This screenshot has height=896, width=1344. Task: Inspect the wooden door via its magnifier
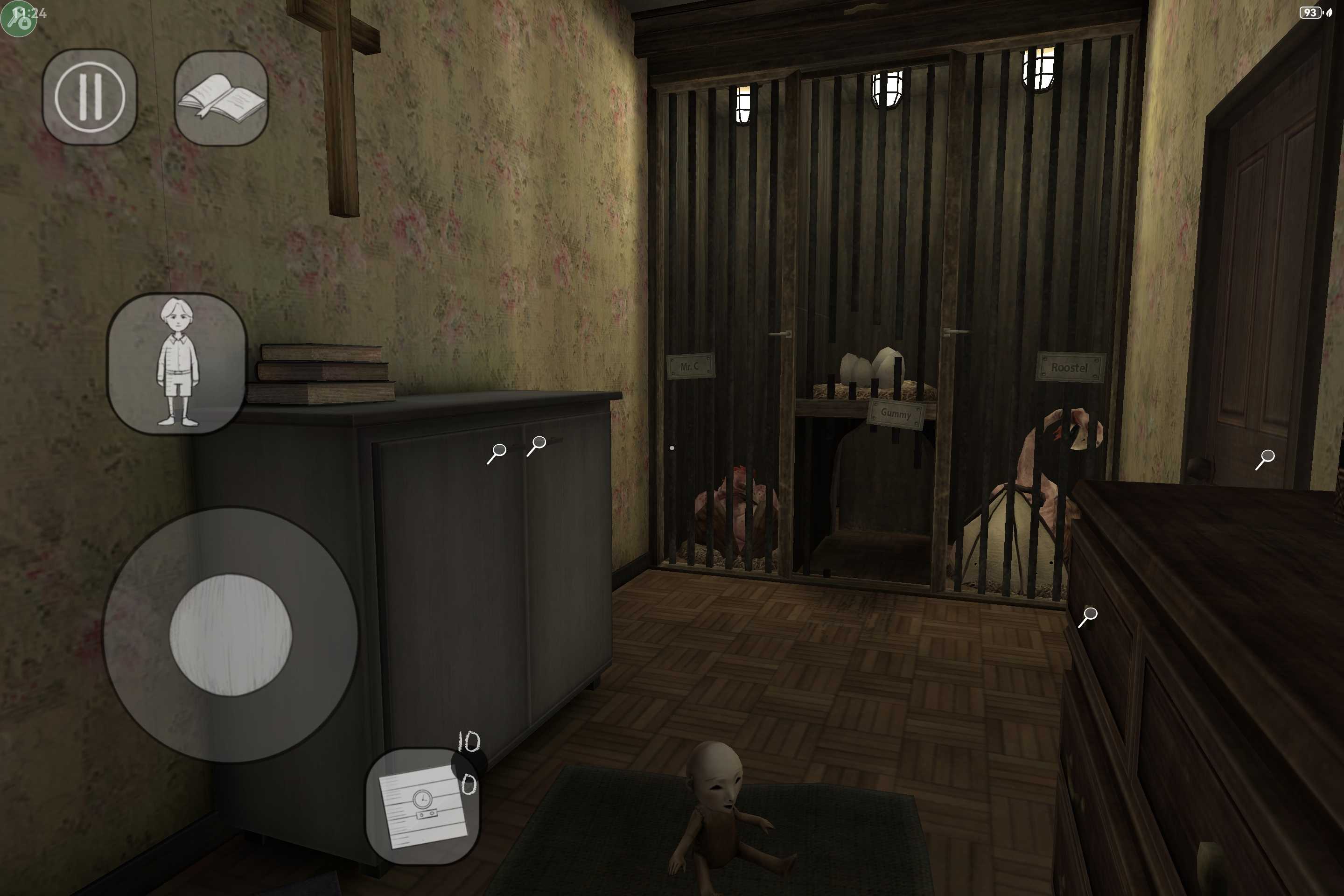pos(1265,459)
